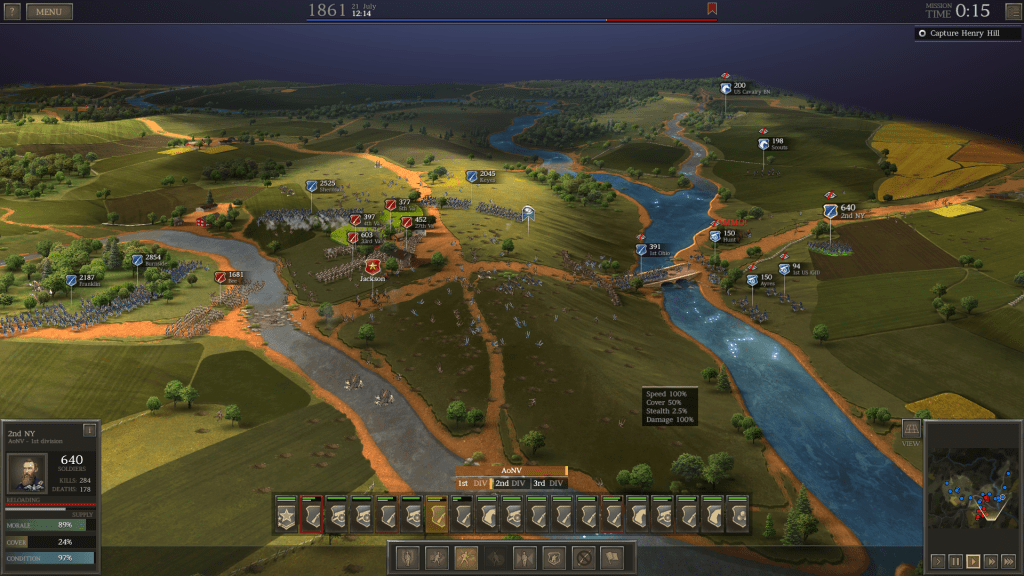This screenshot has width=1024, height=576.
Task: Click the Capture Henry Hill objective
Action: (965, 33)
